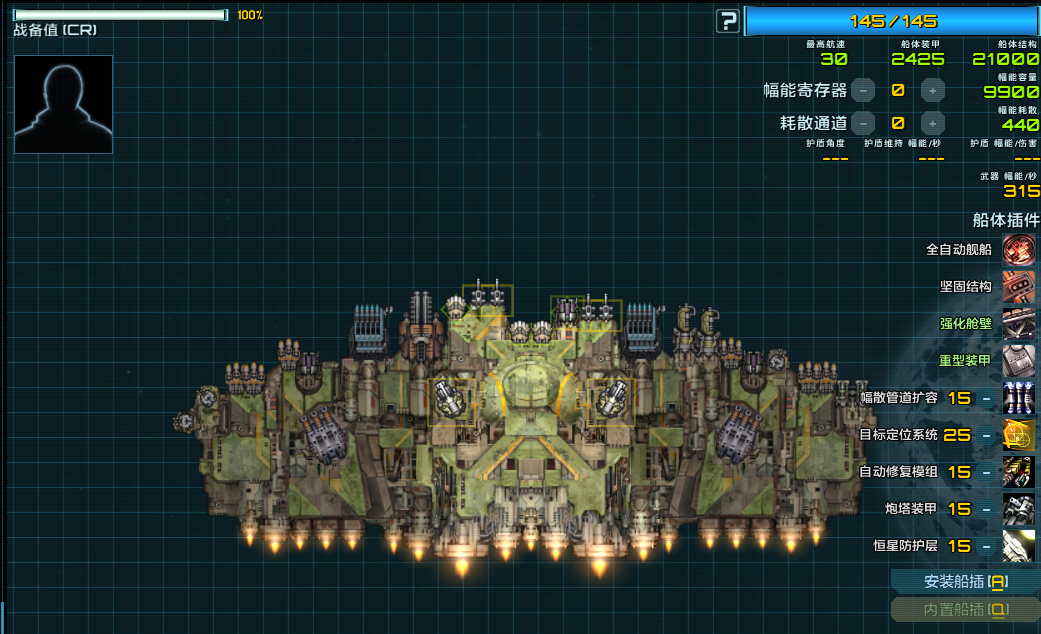This screenshot has width=1041, height=634.
Task: Select the captain portrait silhouette
Action: pyautogui.click(x=63, y=104)
